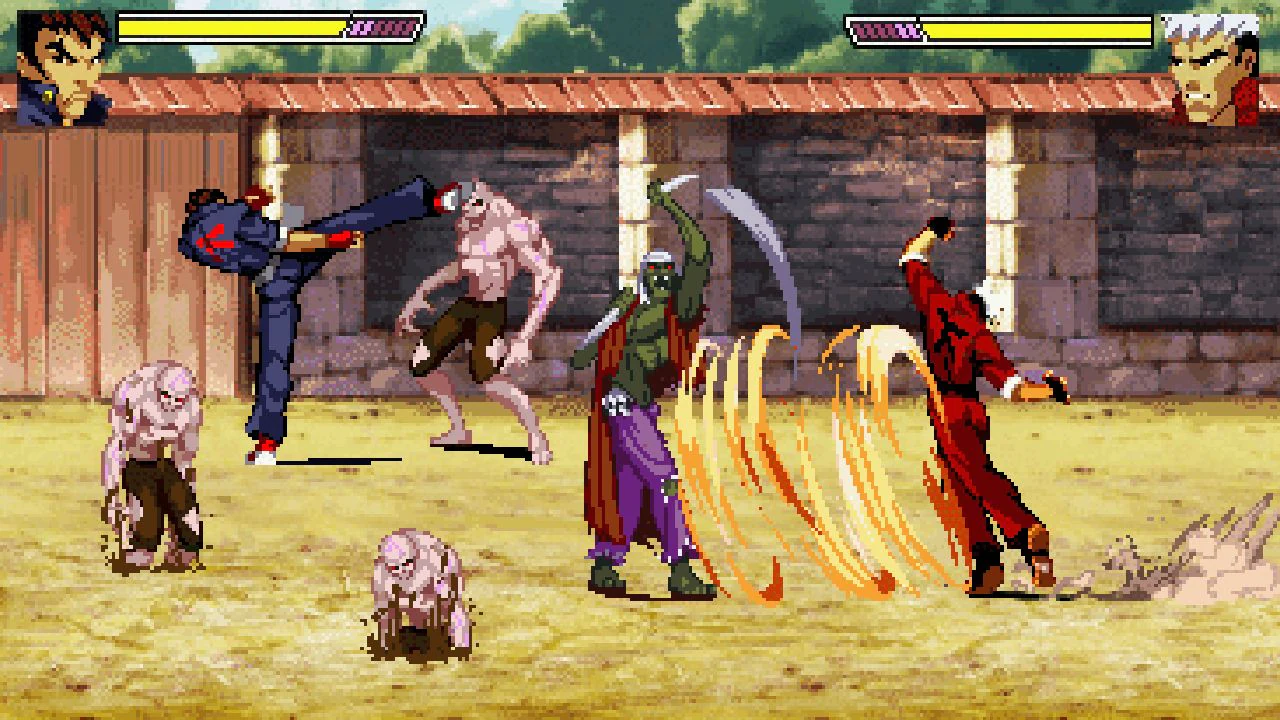Click Player 2's magenta special meter segments
The image size is (1280, 720).
[x=885, y=30]
